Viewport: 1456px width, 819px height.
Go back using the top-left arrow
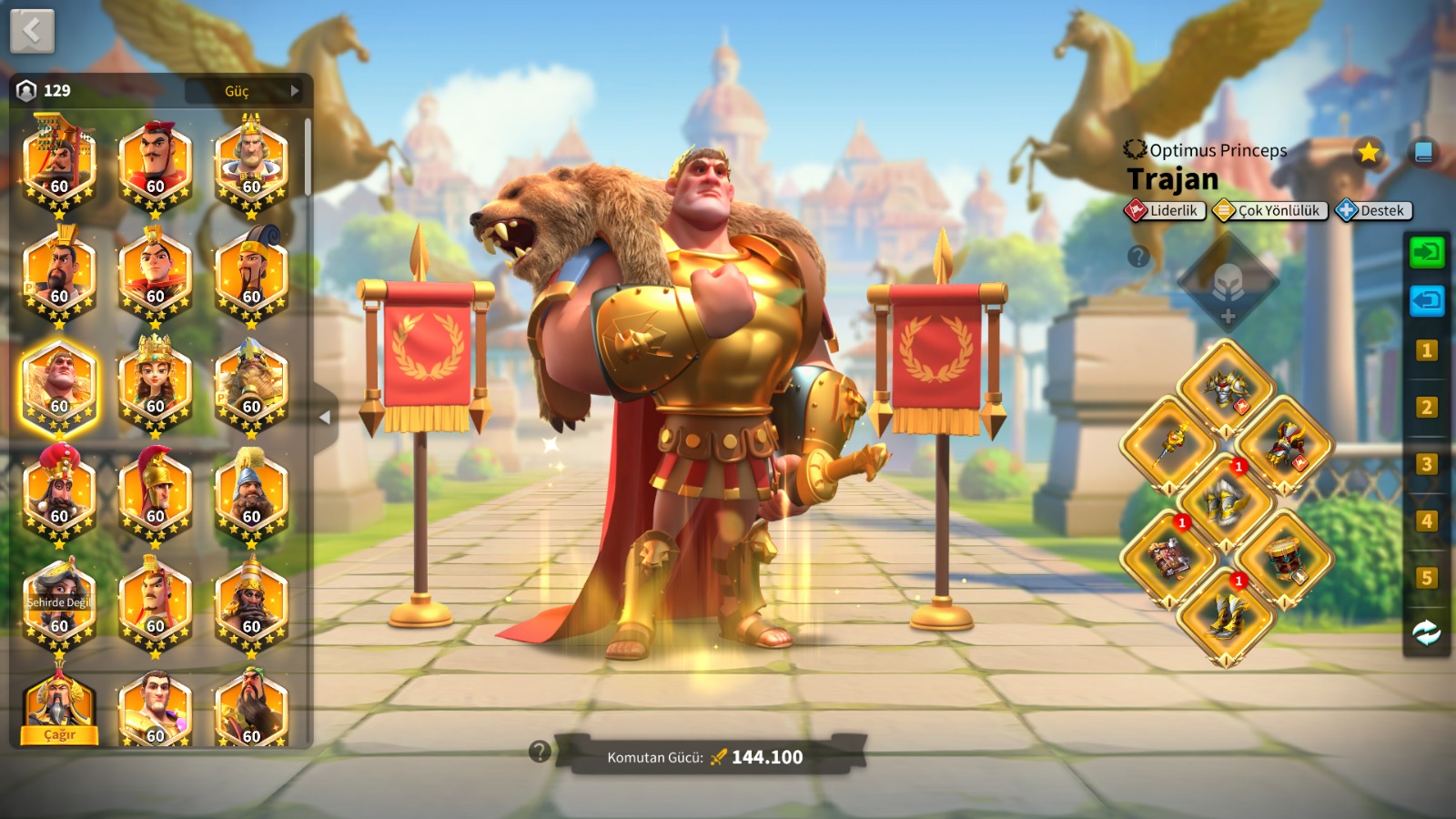33,32
